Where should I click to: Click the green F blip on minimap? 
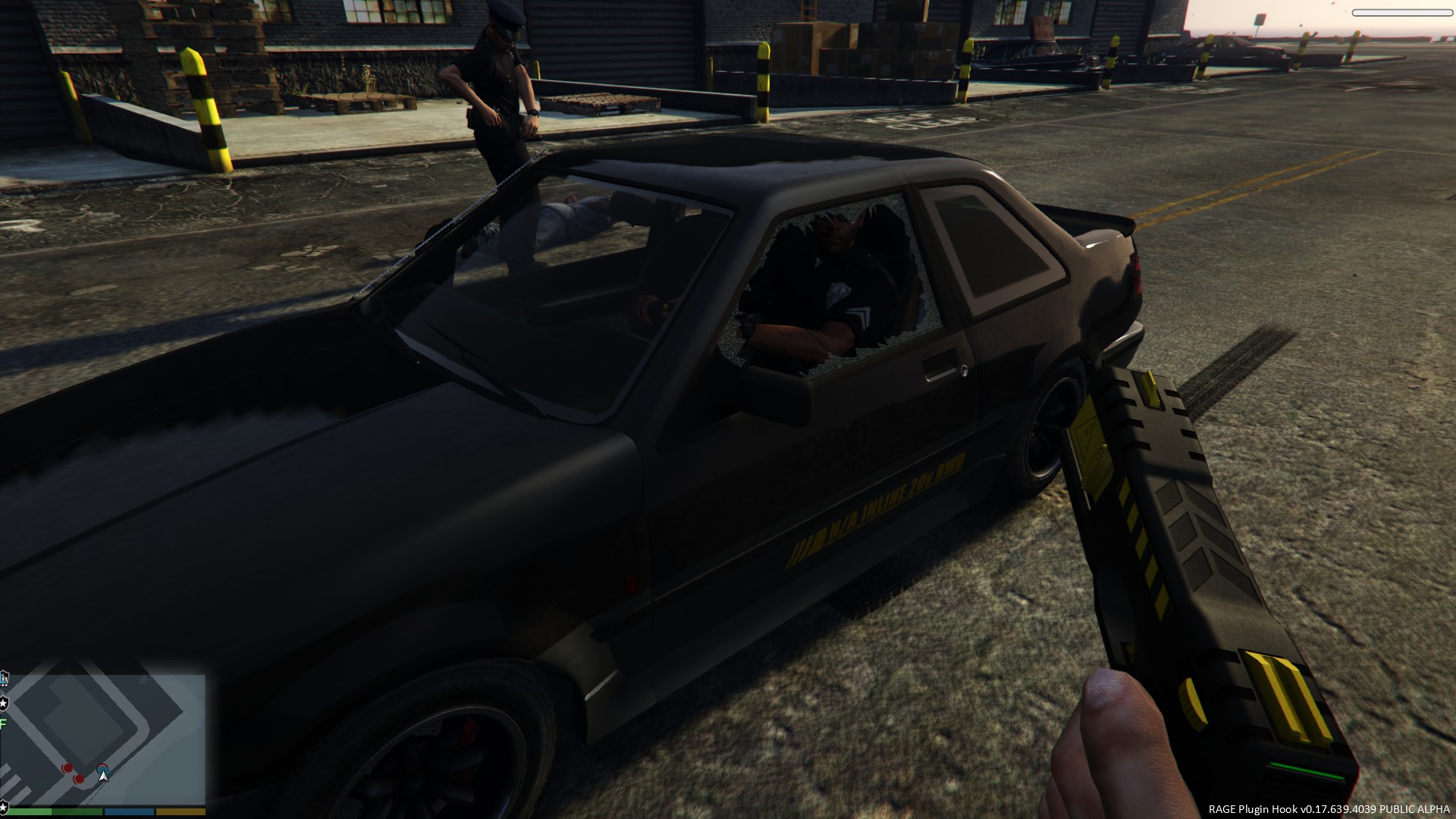(x=3, y=724)
